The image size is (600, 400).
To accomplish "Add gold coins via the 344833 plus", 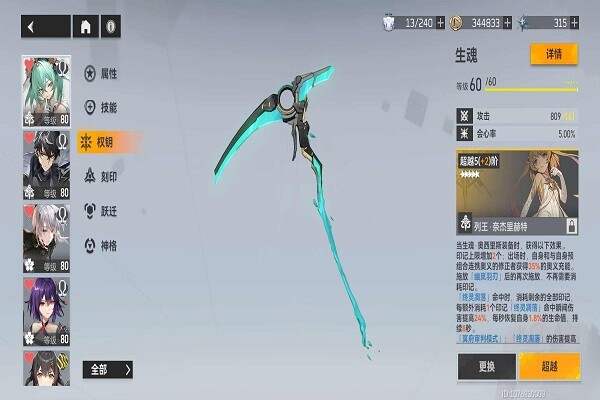I will tap(508, 22).
